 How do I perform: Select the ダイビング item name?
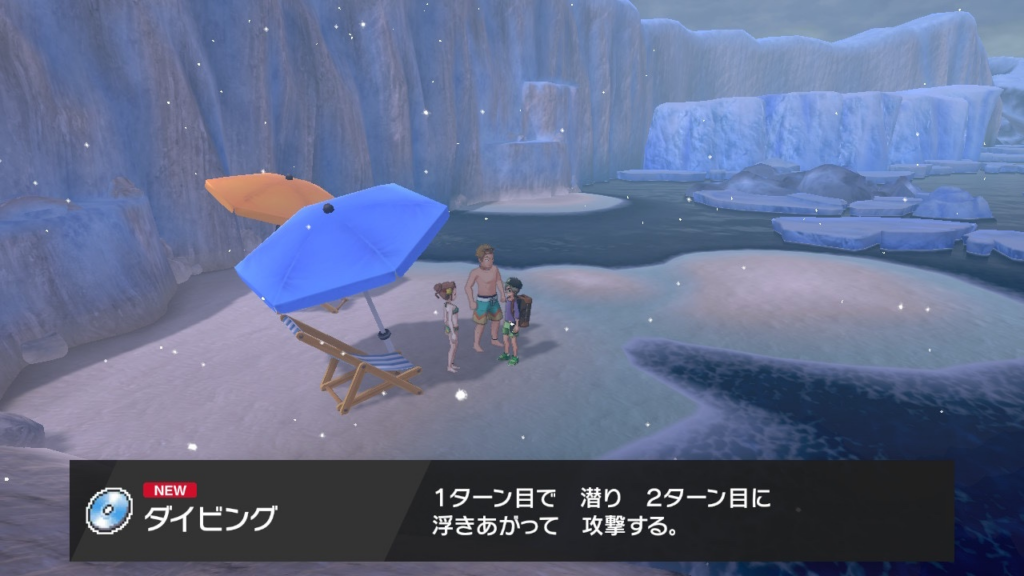coord(210,519)
